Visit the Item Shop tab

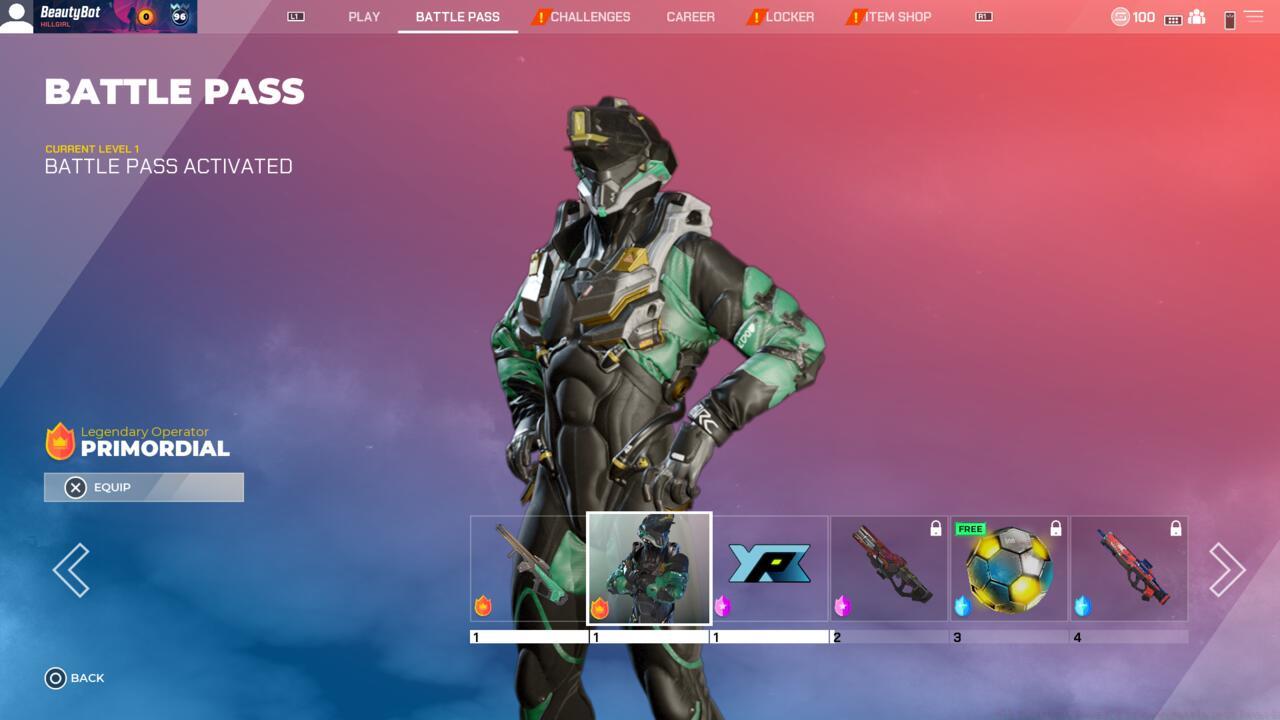(x=897, y=17)
